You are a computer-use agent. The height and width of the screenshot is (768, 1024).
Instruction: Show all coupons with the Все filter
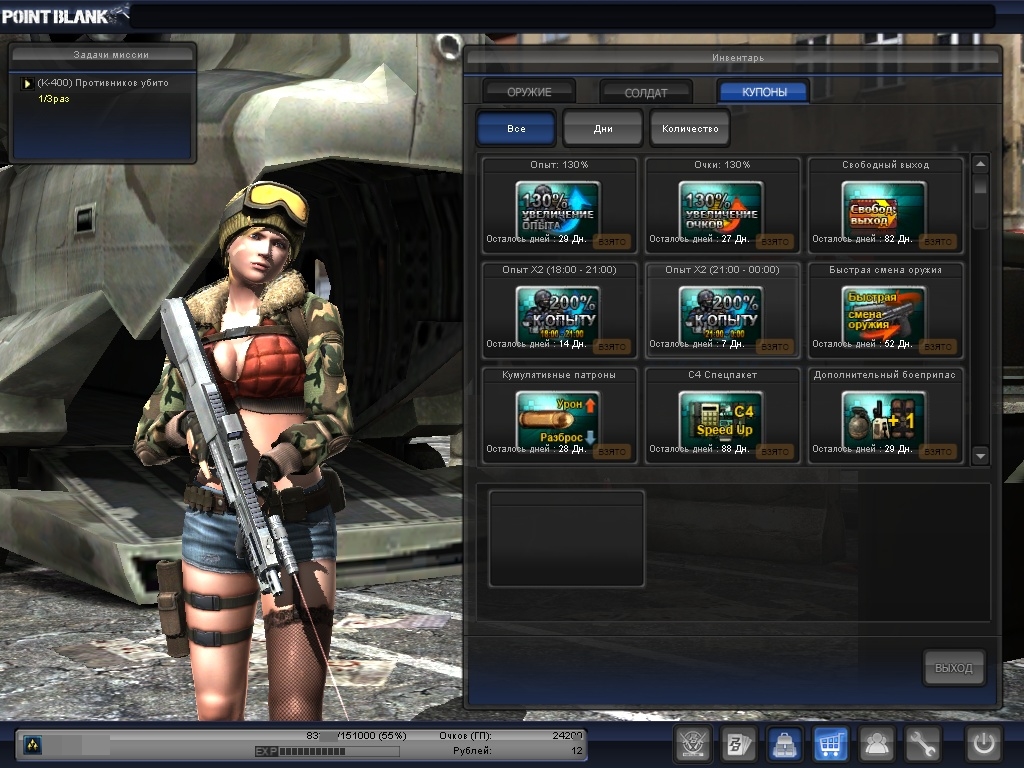516,129
